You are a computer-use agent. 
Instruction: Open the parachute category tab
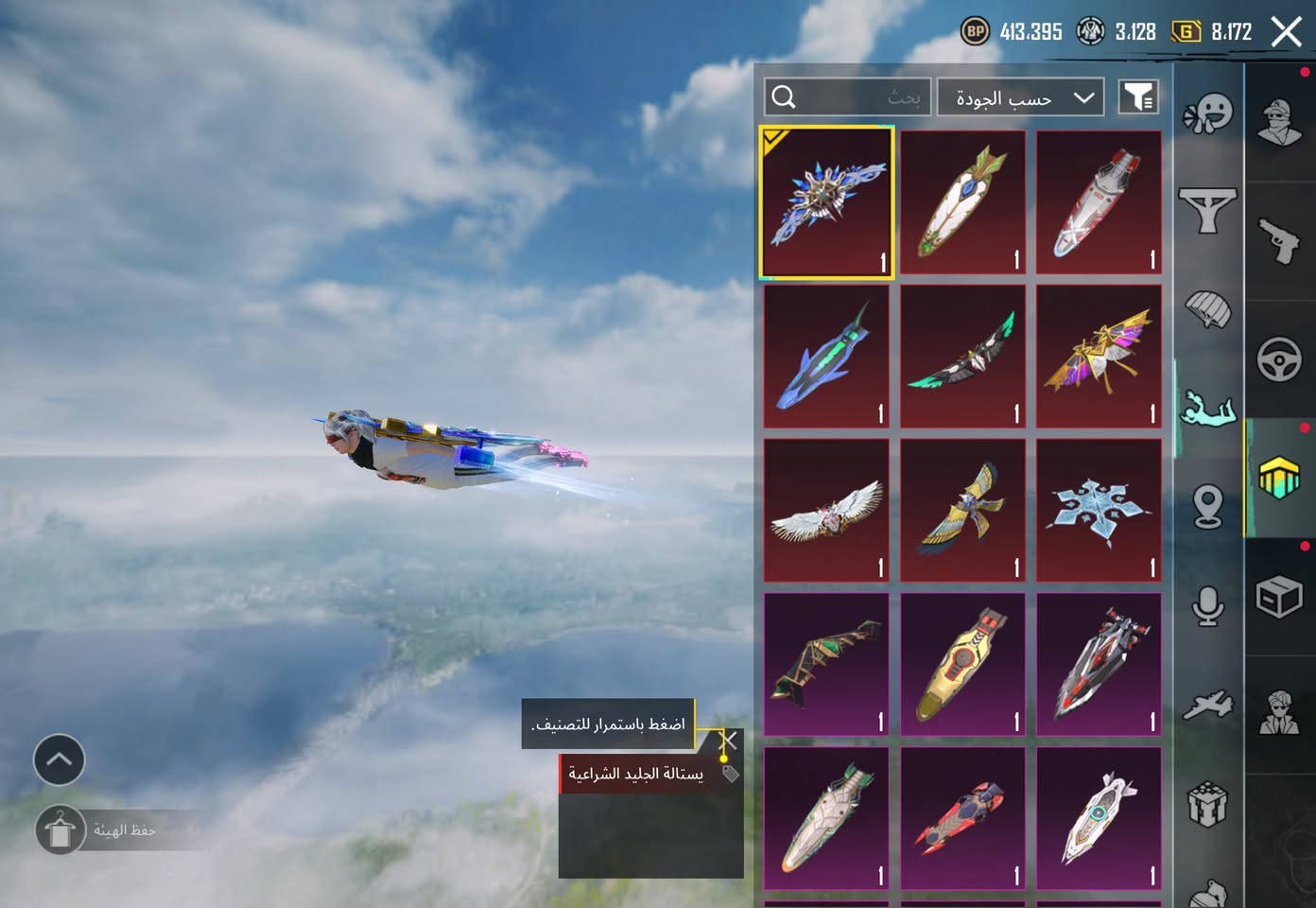click(x=1208, y=308)
